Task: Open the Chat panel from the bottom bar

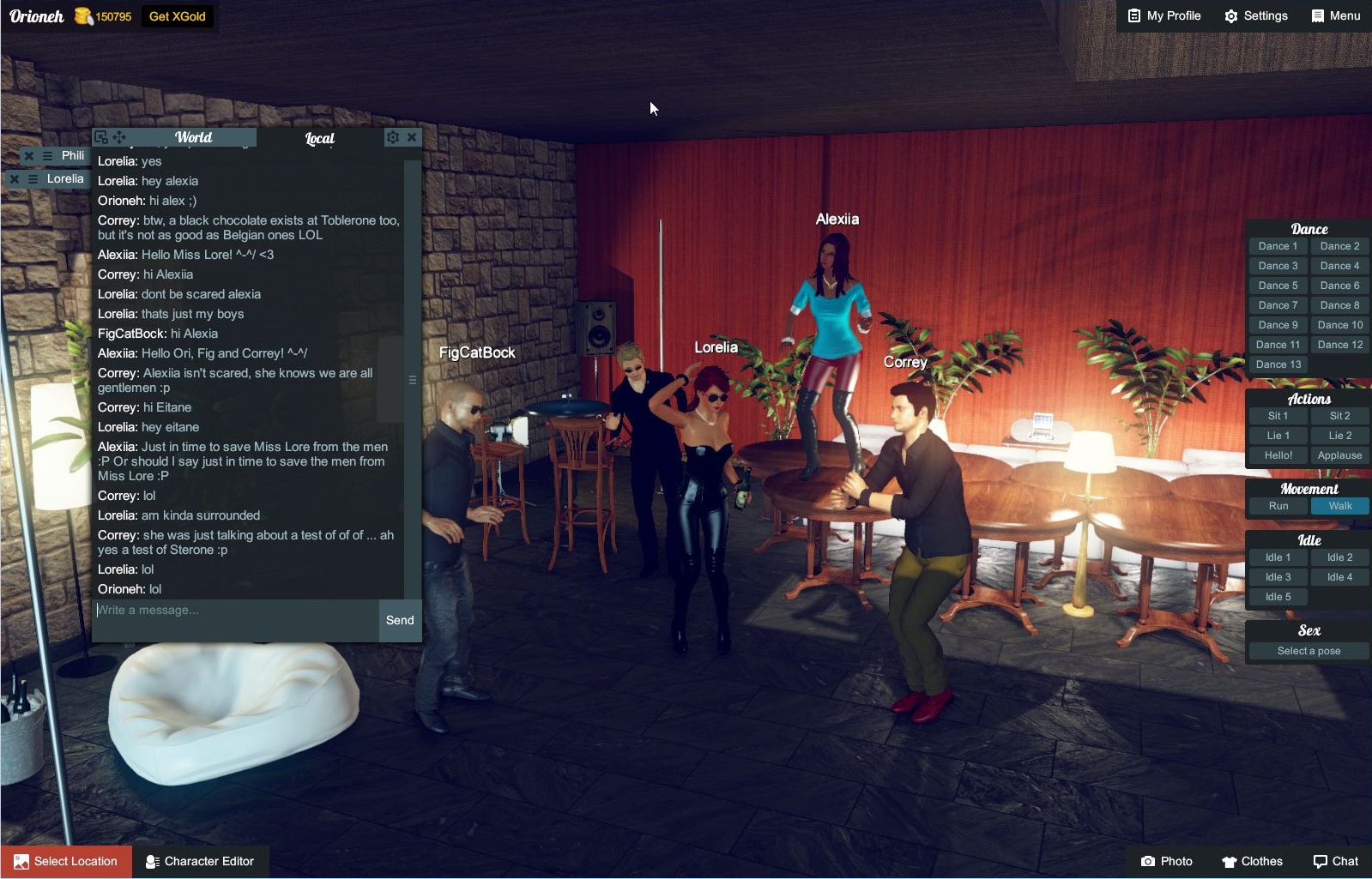Action: (x=1335, y=861)
